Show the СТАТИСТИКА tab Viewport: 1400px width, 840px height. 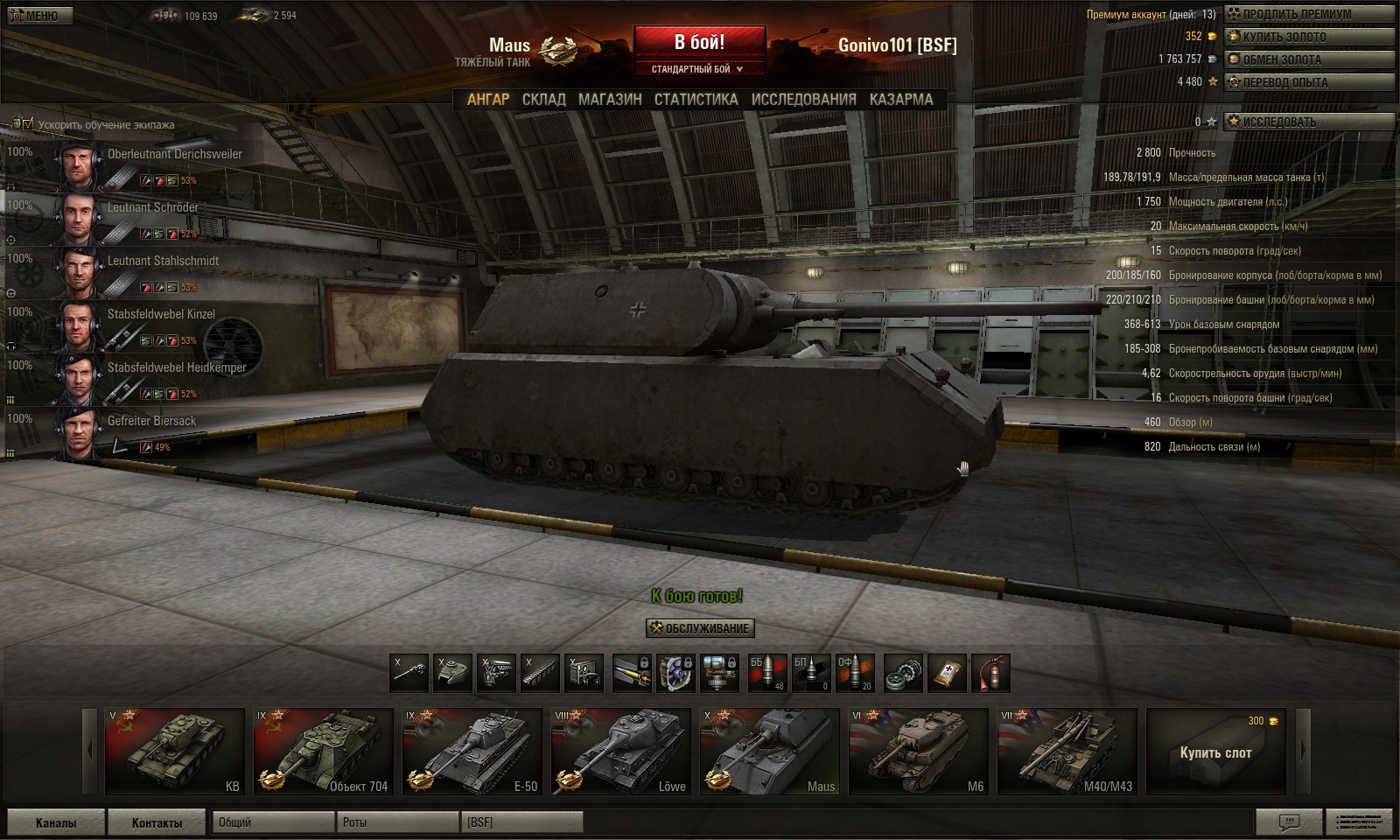click(696, 100)
